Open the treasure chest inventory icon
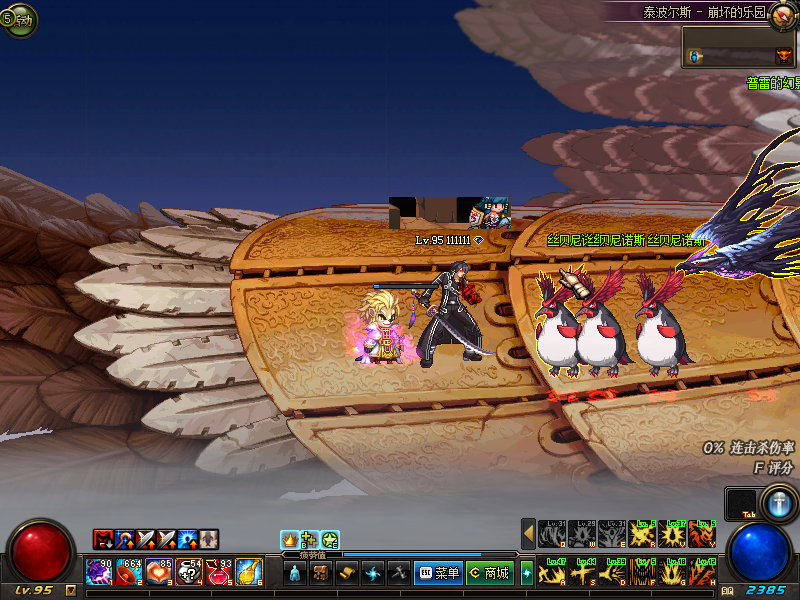800x600 pixels. [321, 573]
